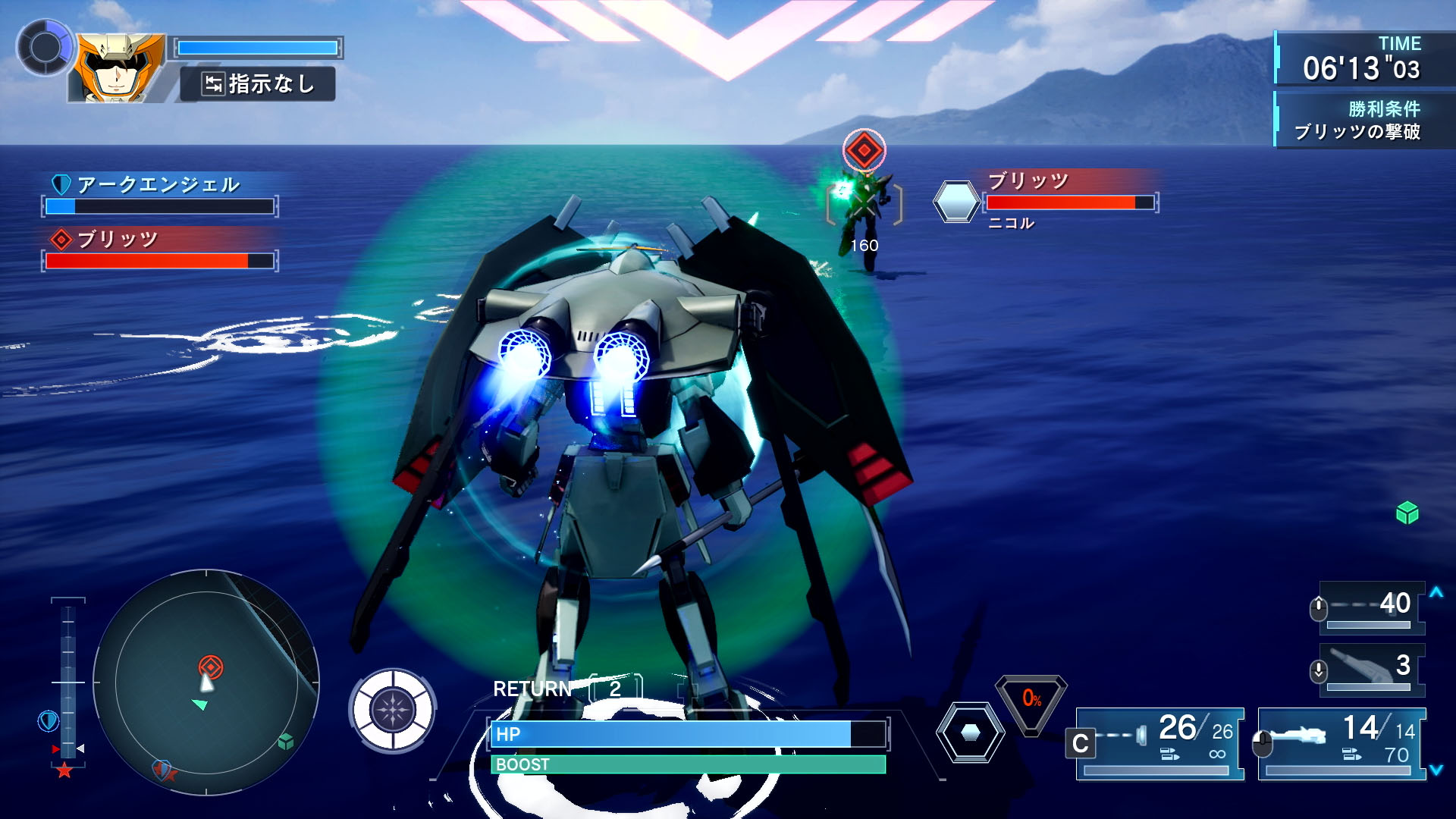Choose the beam weapon slot showing 40

pyautogui.click(x=1371, y=607)
